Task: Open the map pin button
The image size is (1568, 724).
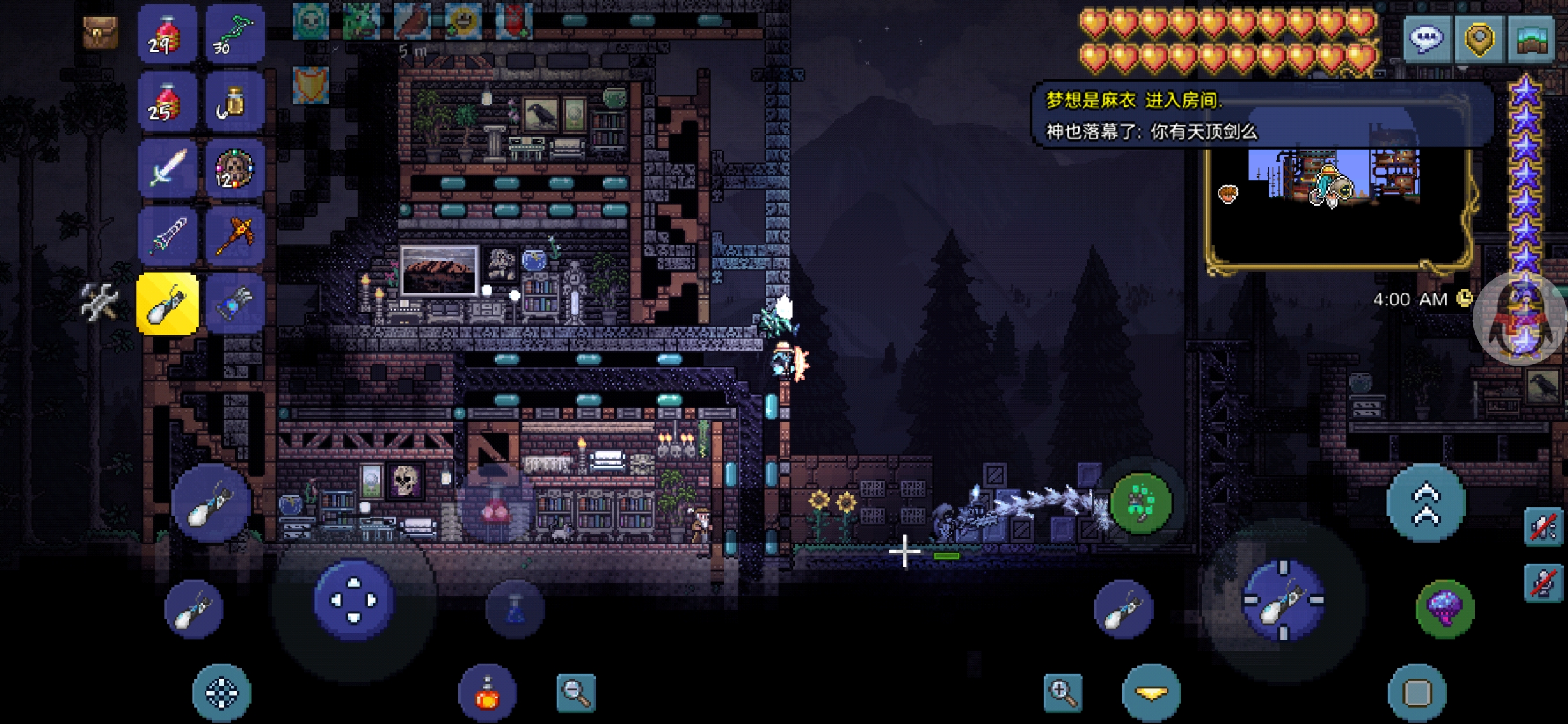Action: click(x=1479, y=38)
